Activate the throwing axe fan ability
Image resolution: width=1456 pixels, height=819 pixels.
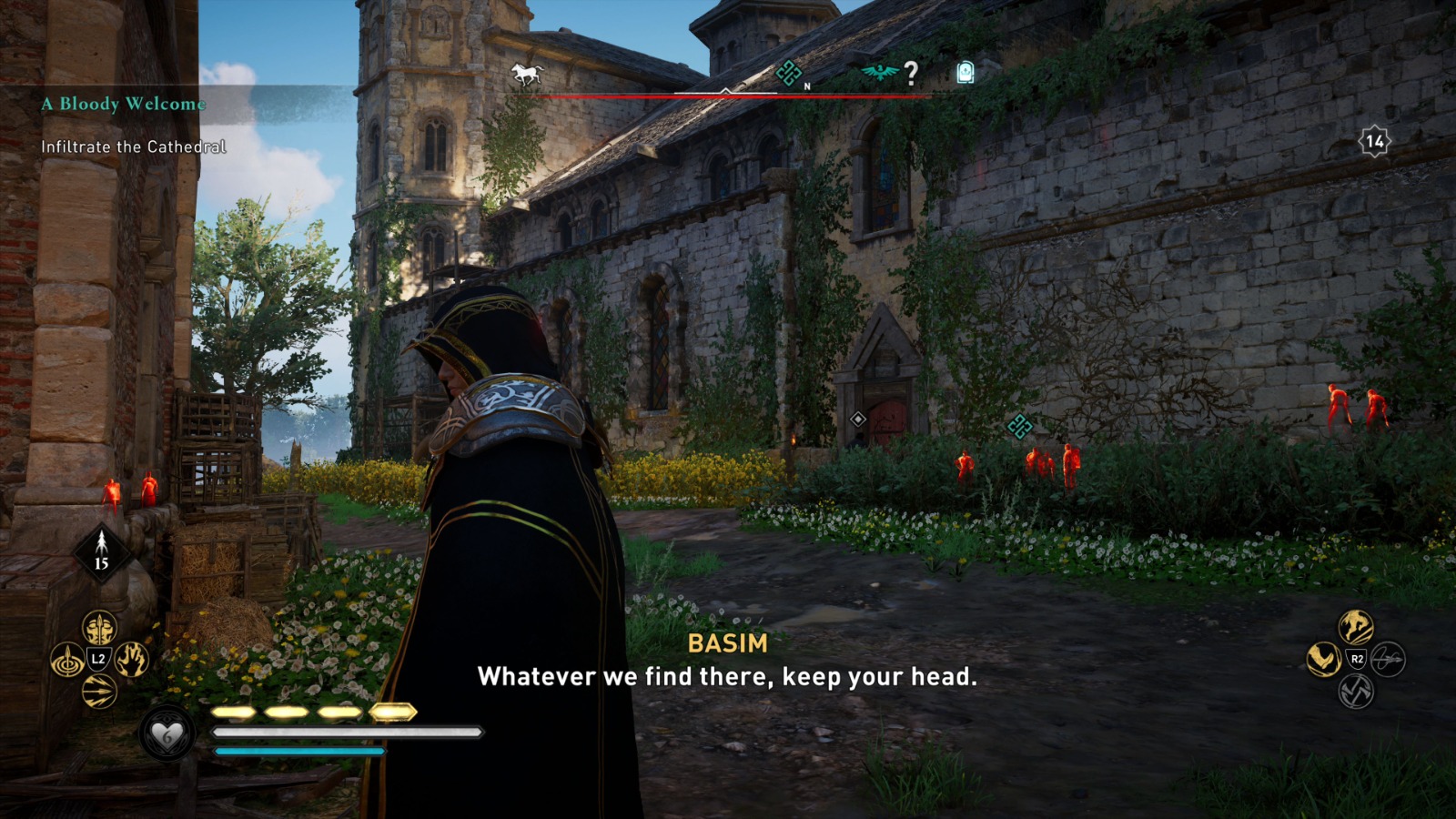click(x=1356, y=690)
